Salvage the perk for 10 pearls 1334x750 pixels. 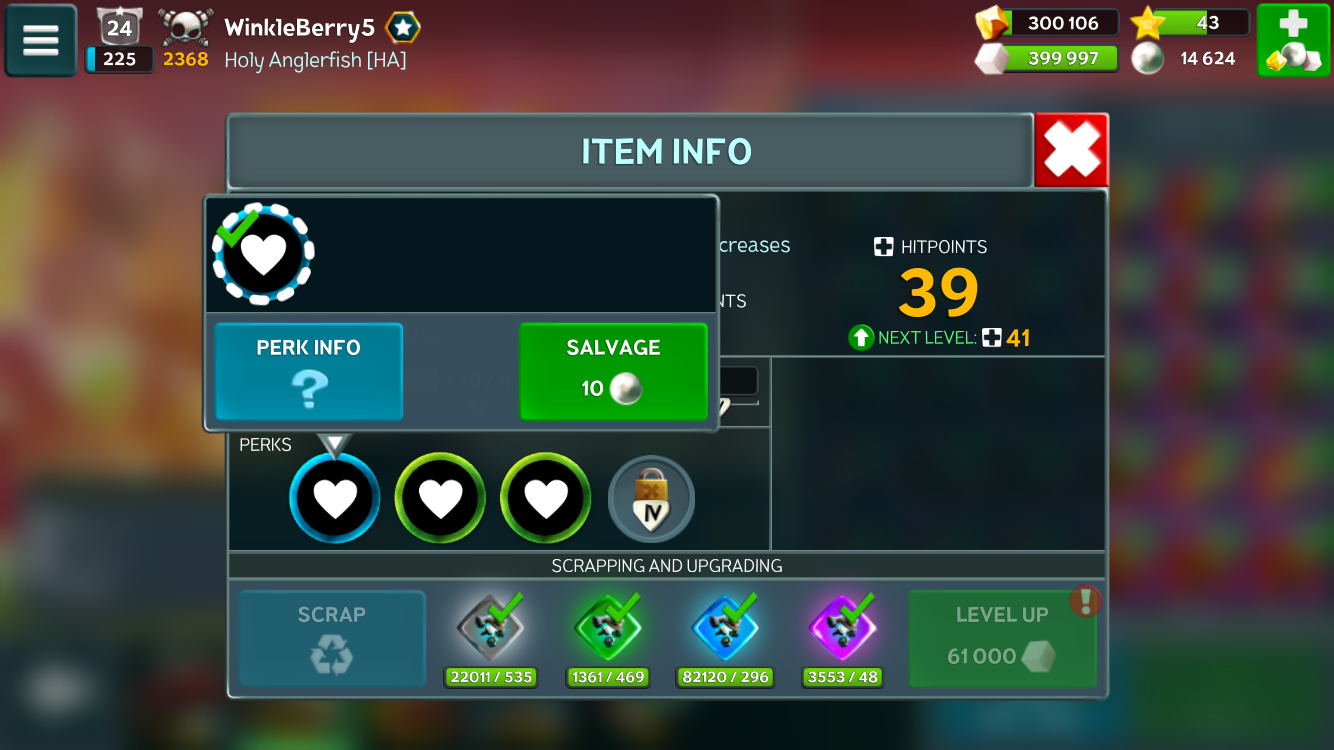coord(613,371)
